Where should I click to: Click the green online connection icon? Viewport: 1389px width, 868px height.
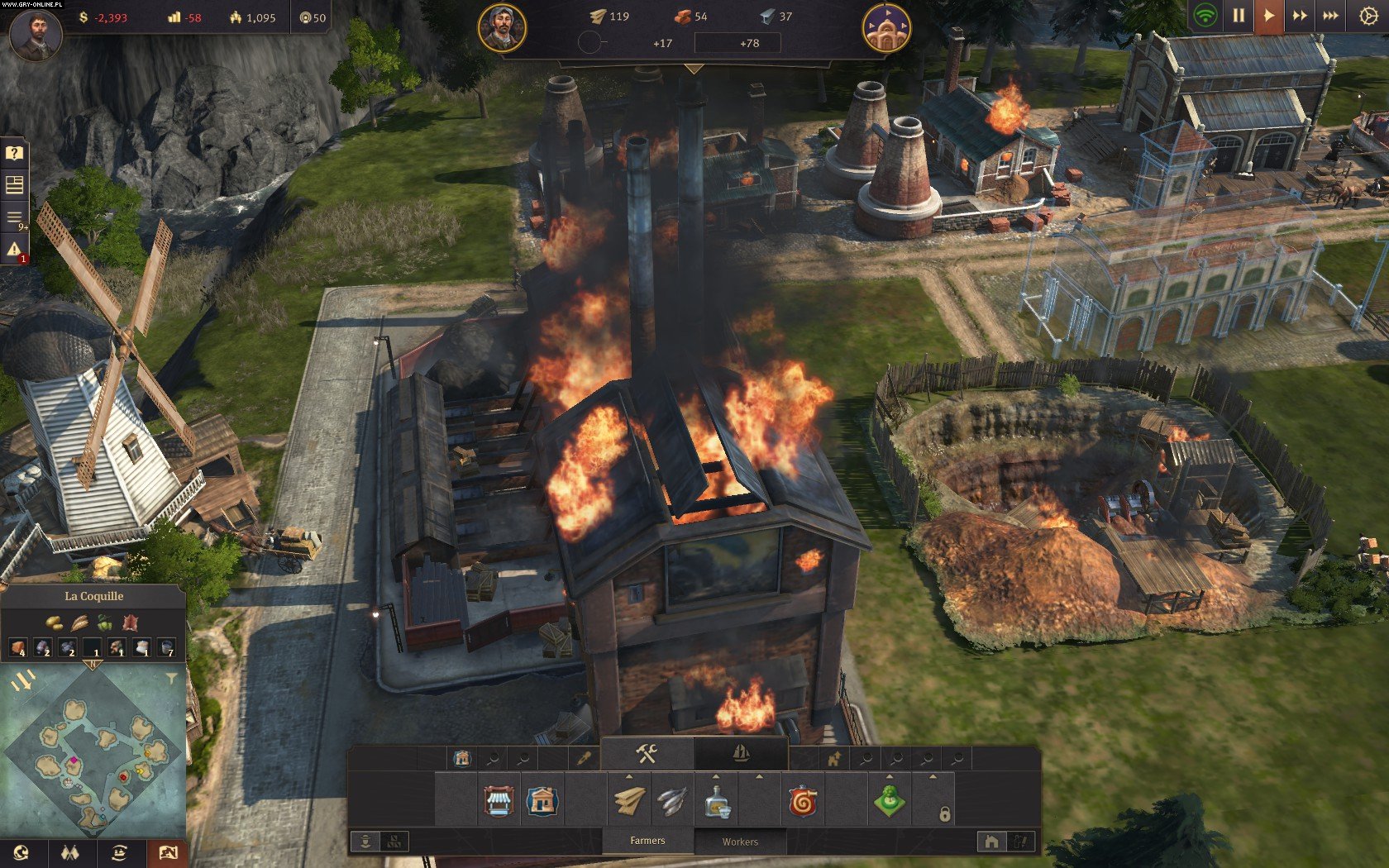pos(1205,17)
